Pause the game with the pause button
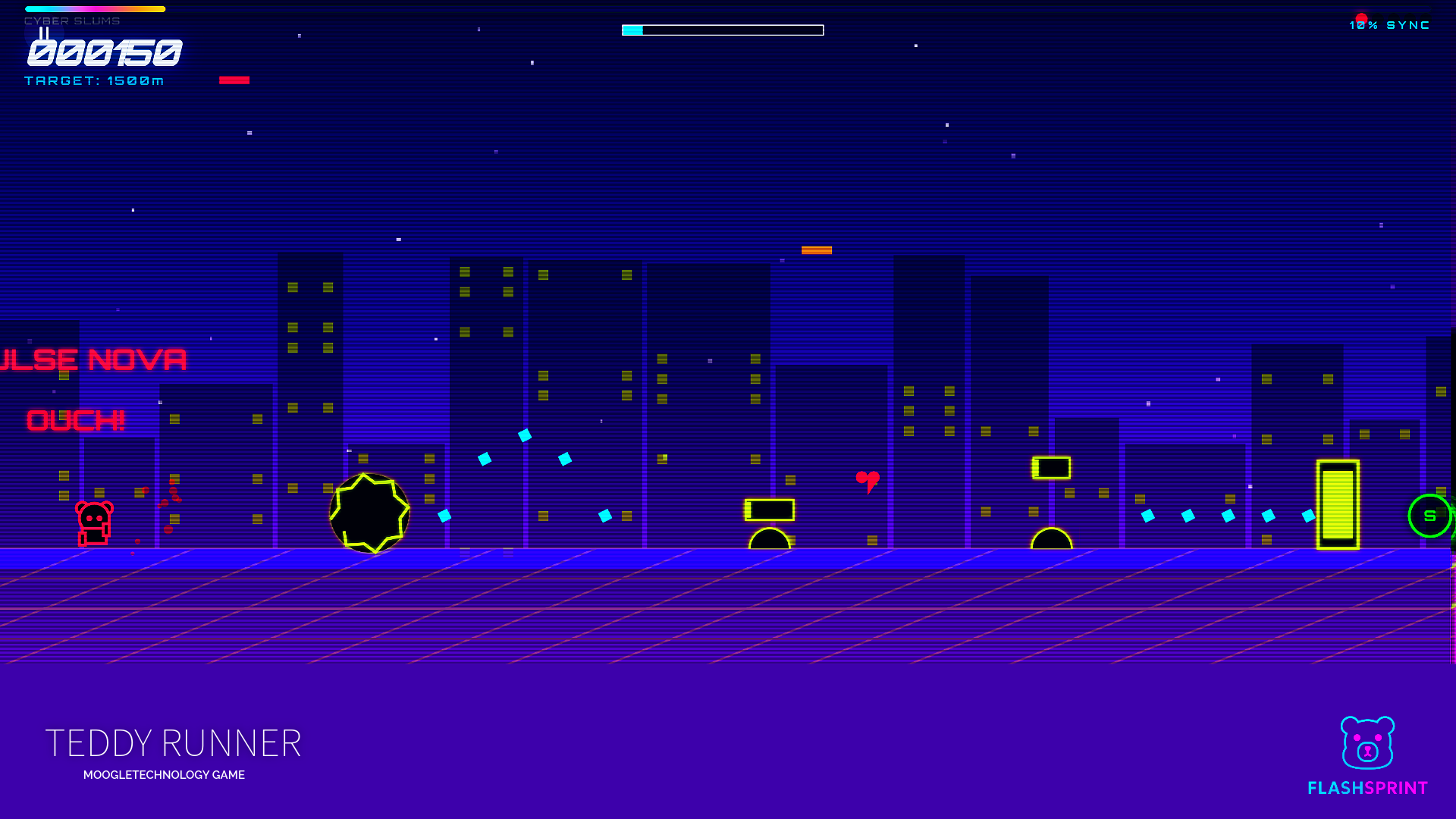Image resolution: width=1456 pixels, height=819 pixels. pos(44,33)
